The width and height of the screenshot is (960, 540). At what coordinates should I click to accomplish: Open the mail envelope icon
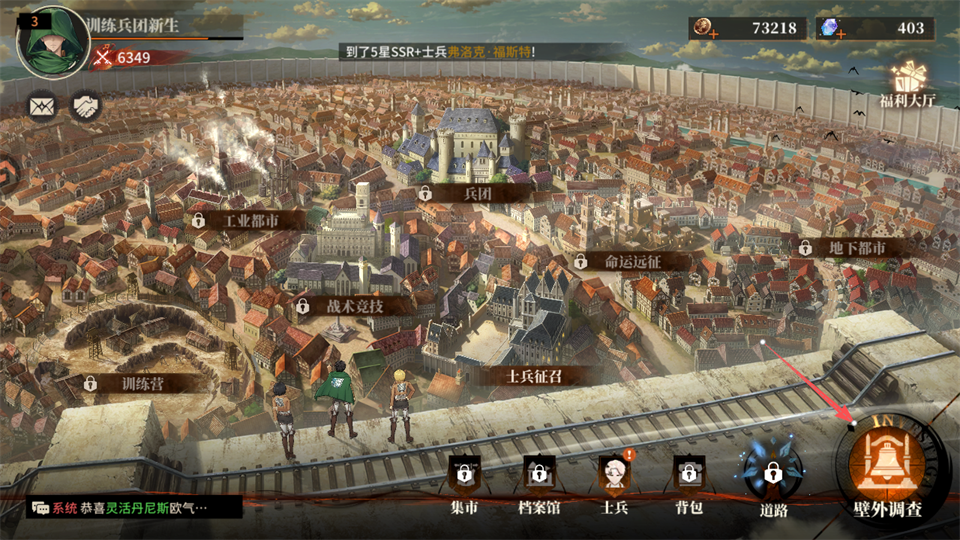[42, 105]
